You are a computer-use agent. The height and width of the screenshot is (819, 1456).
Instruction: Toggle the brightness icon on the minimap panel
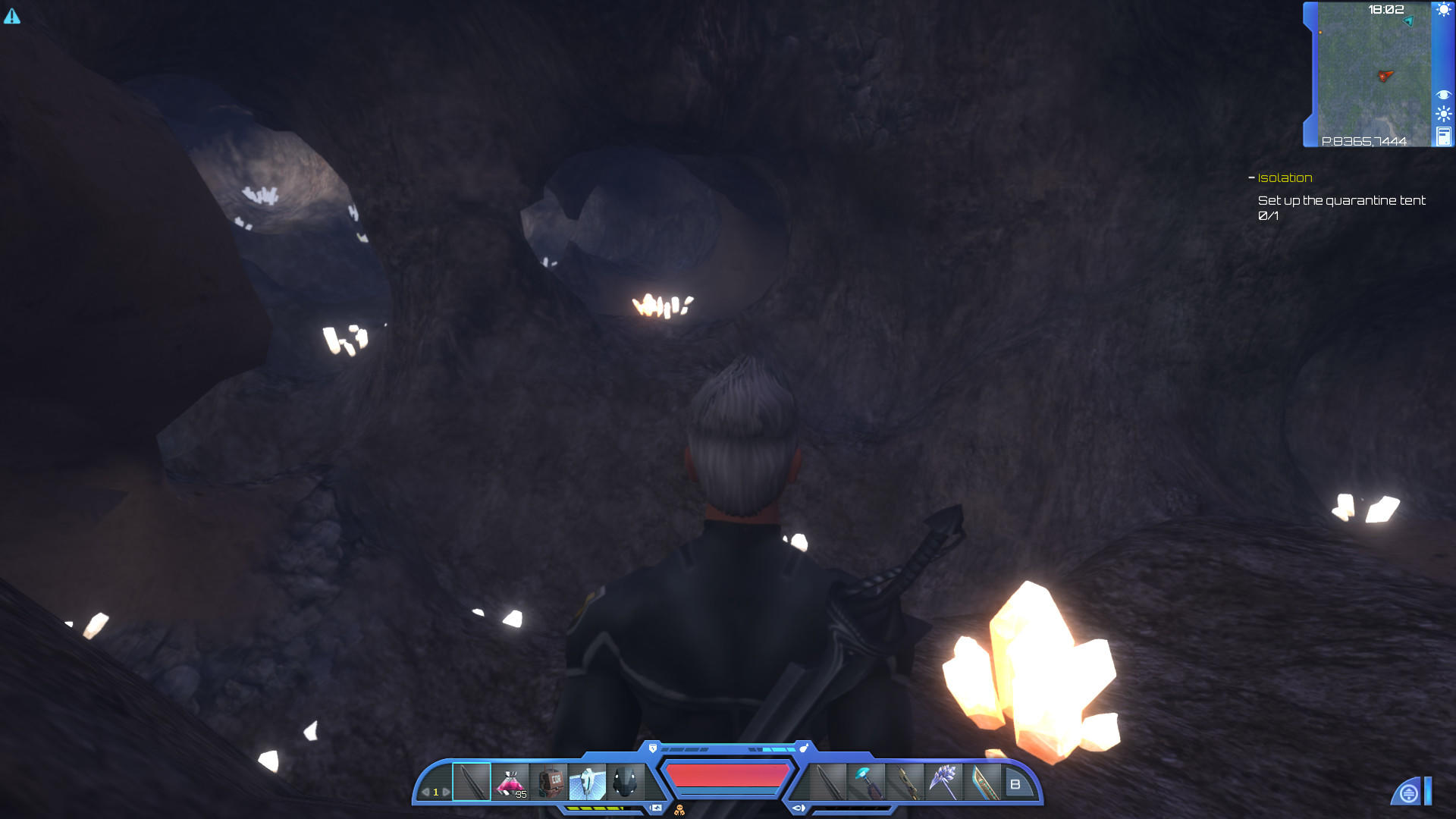(x=1444, y=114)
